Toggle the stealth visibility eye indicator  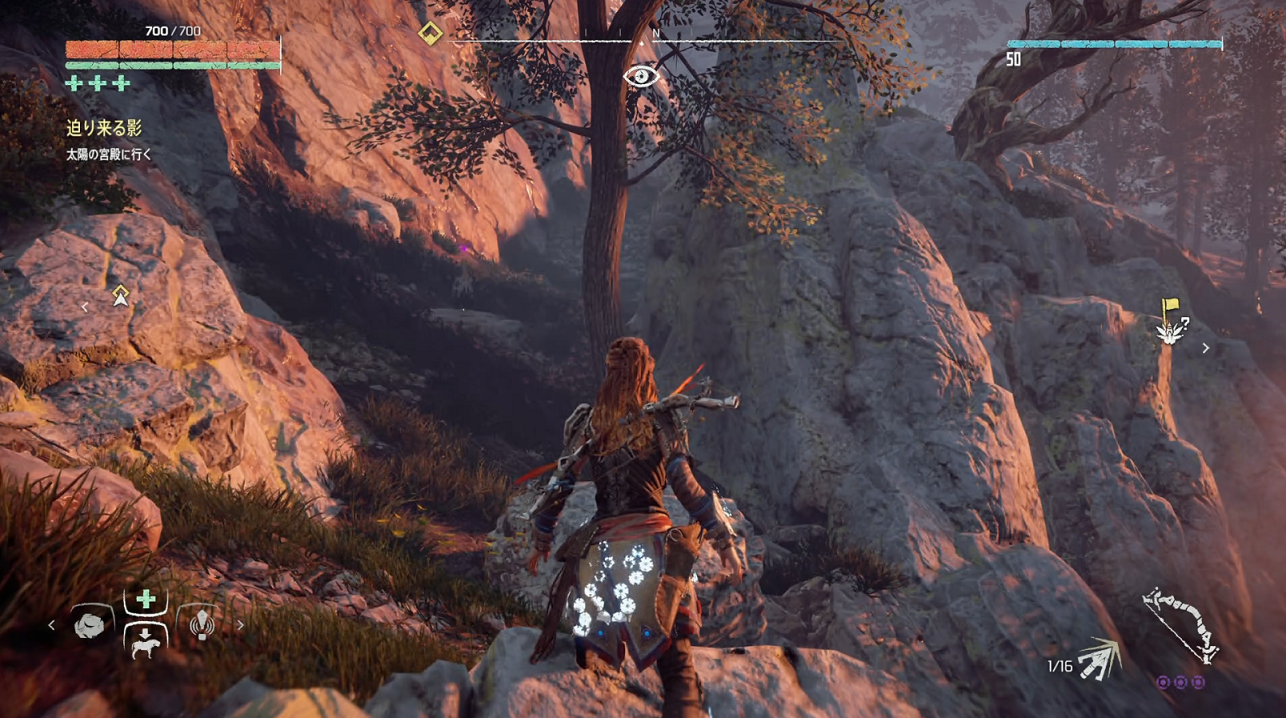pos(640,76)
